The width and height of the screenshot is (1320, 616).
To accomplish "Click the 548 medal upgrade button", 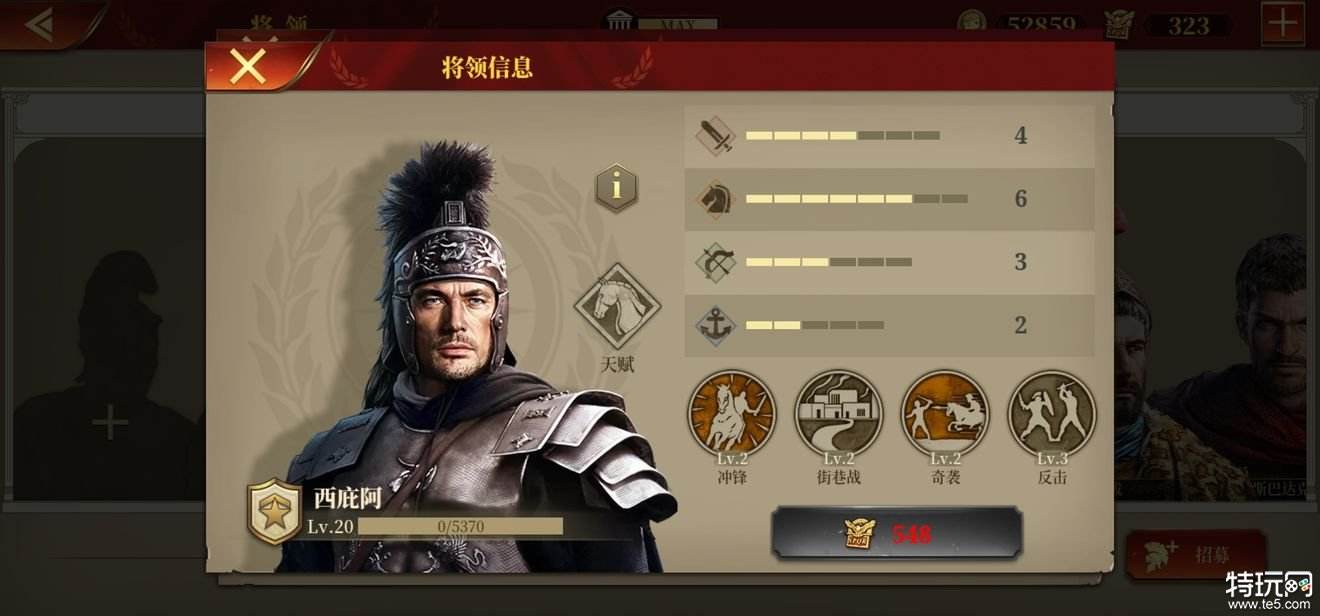I will pos(896,533).
